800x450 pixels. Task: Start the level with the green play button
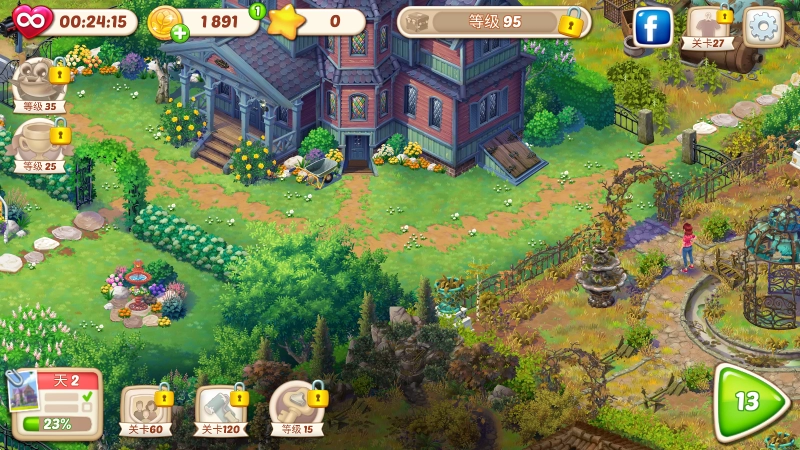coord(748,400)
